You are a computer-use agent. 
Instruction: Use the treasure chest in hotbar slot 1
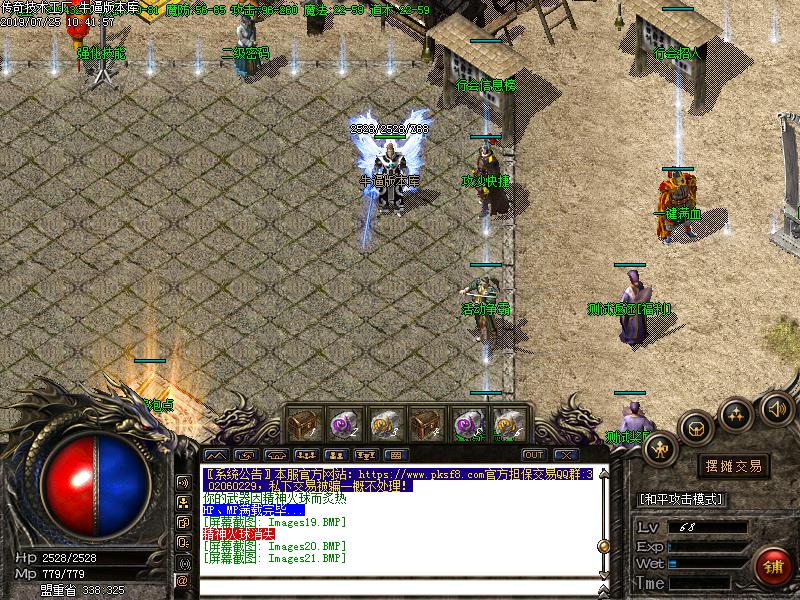pyautogui.click(x=302, y=424)
